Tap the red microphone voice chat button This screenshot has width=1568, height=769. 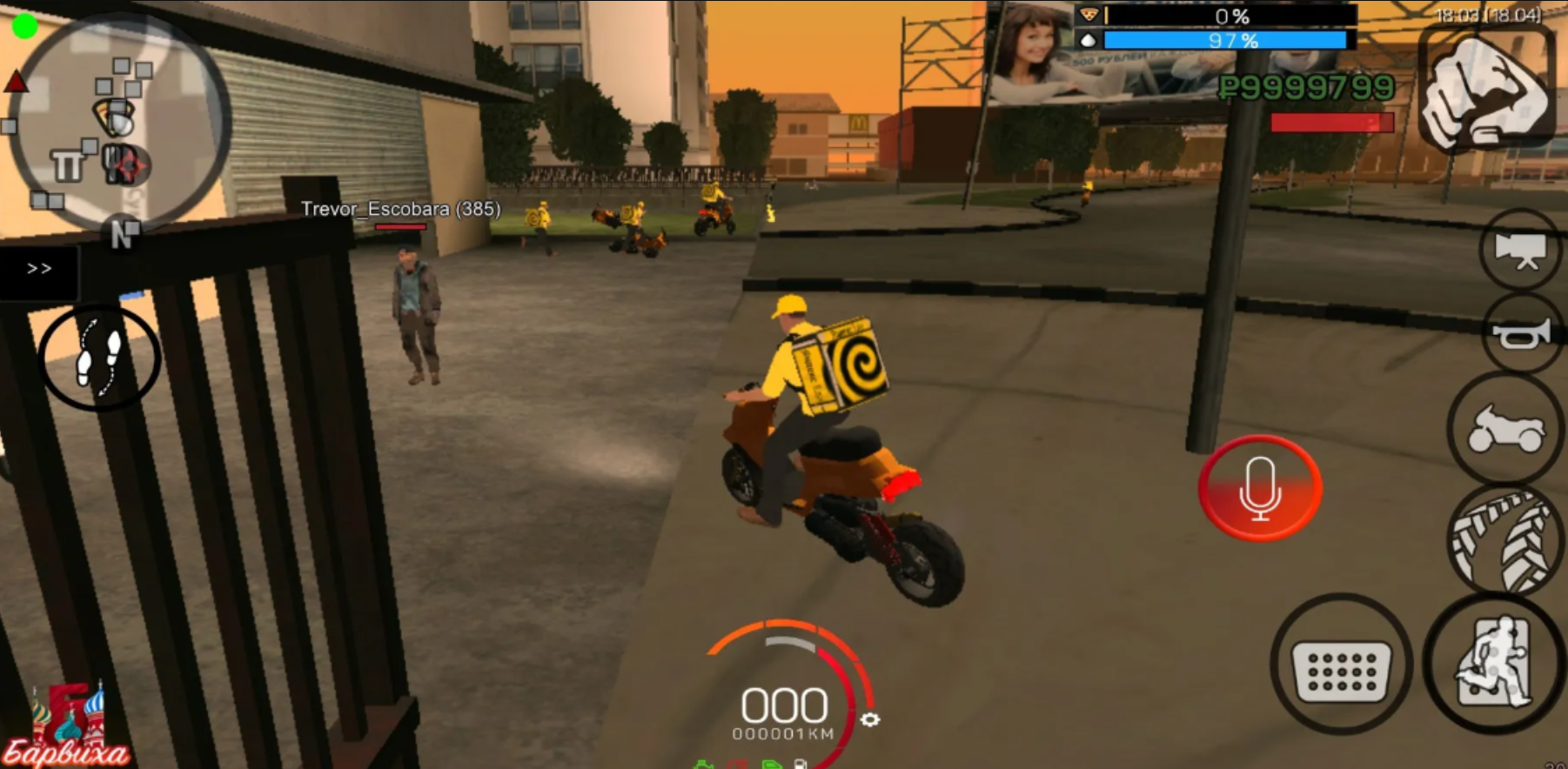pos(1259,488)
